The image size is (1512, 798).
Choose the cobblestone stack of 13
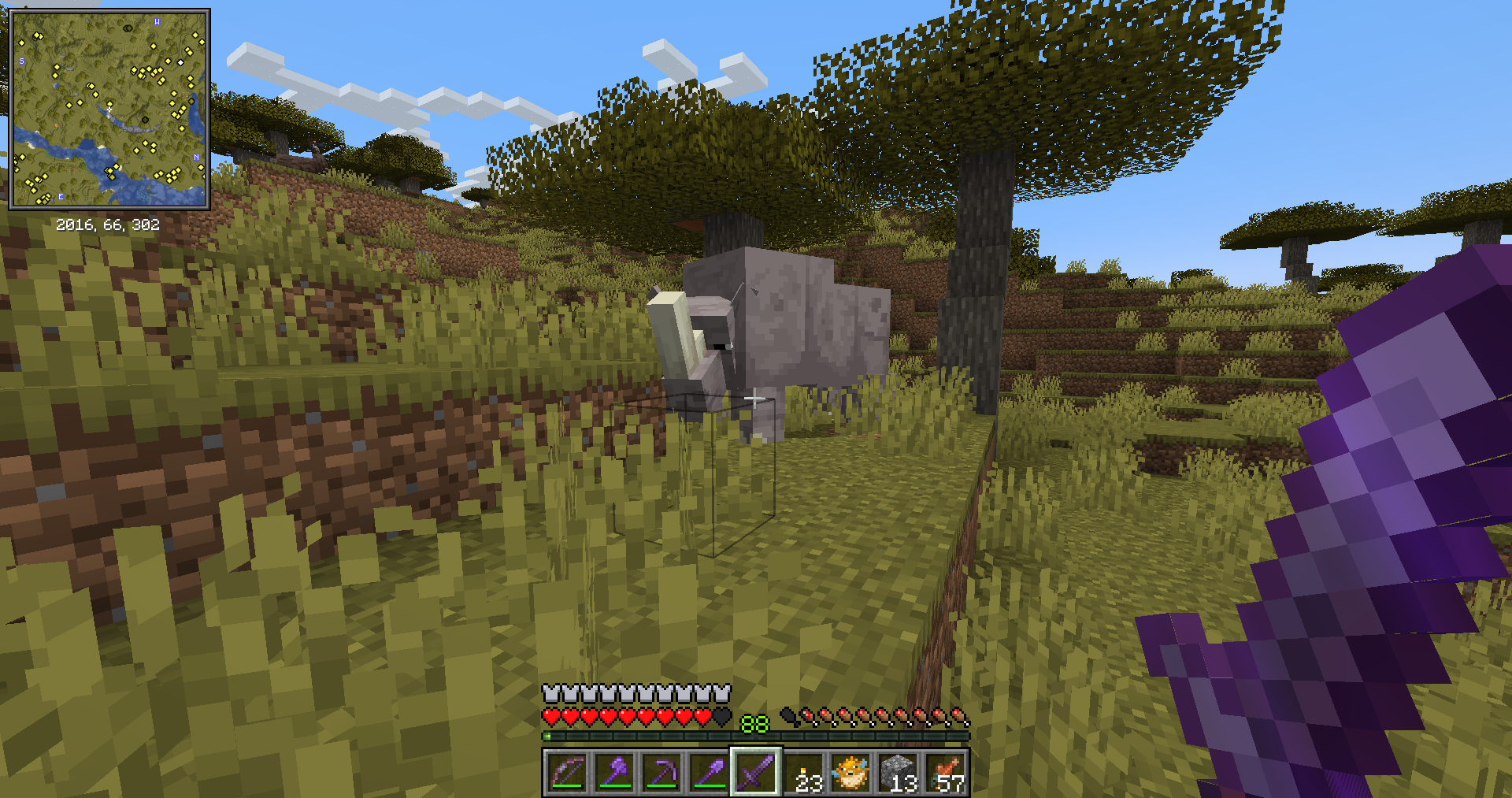pos(899,773)
